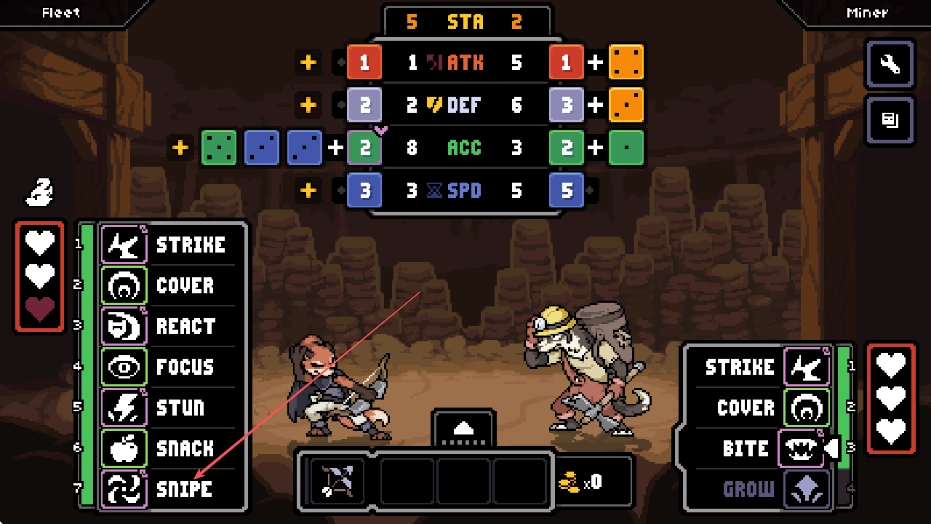Screen dimensions: 931x524
Task: Select the Strike action in Fleet's list
Action: point(167,245)
